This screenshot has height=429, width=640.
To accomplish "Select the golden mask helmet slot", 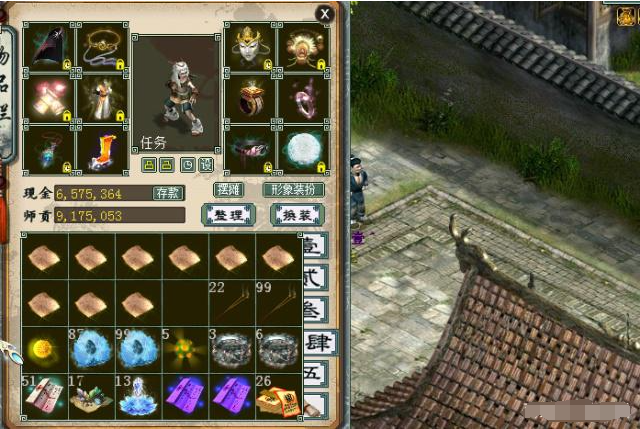I will click(x=249, y=46).
